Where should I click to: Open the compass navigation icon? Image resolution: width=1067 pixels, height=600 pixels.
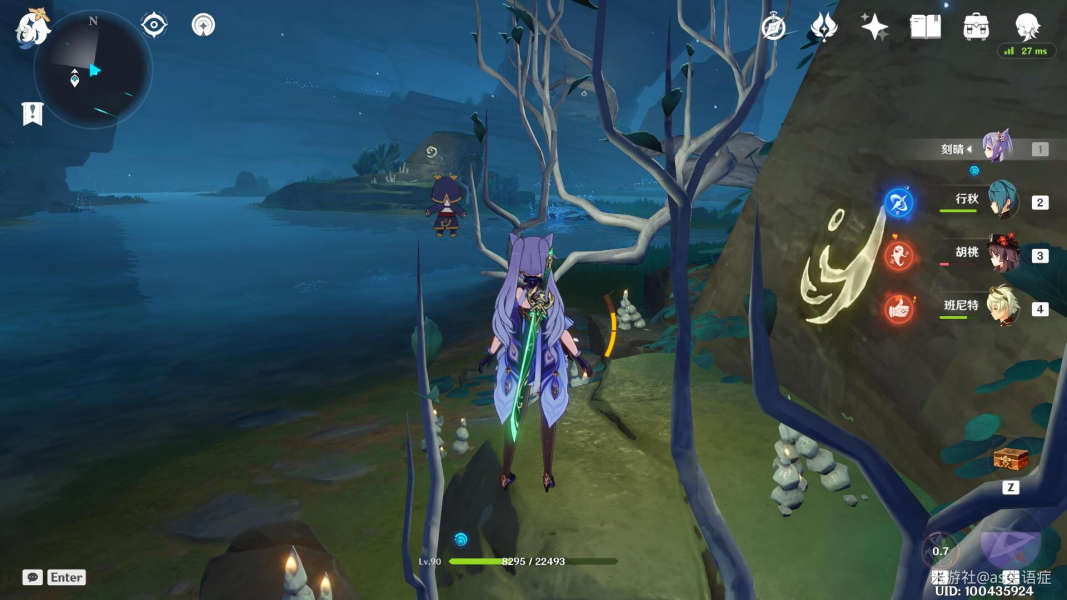[x=773, y=27]
